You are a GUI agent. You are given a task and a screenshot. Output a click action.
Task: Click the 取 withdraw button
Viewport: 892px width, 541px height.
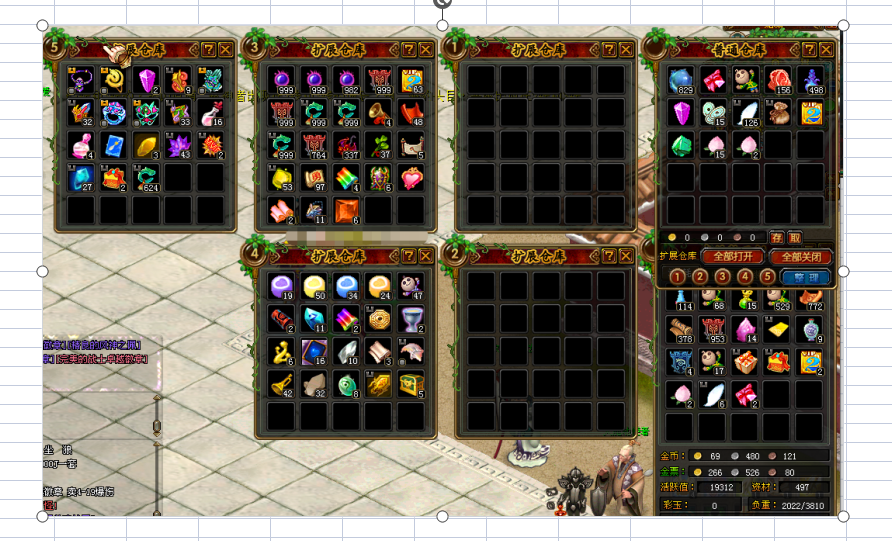coord(794,237)
